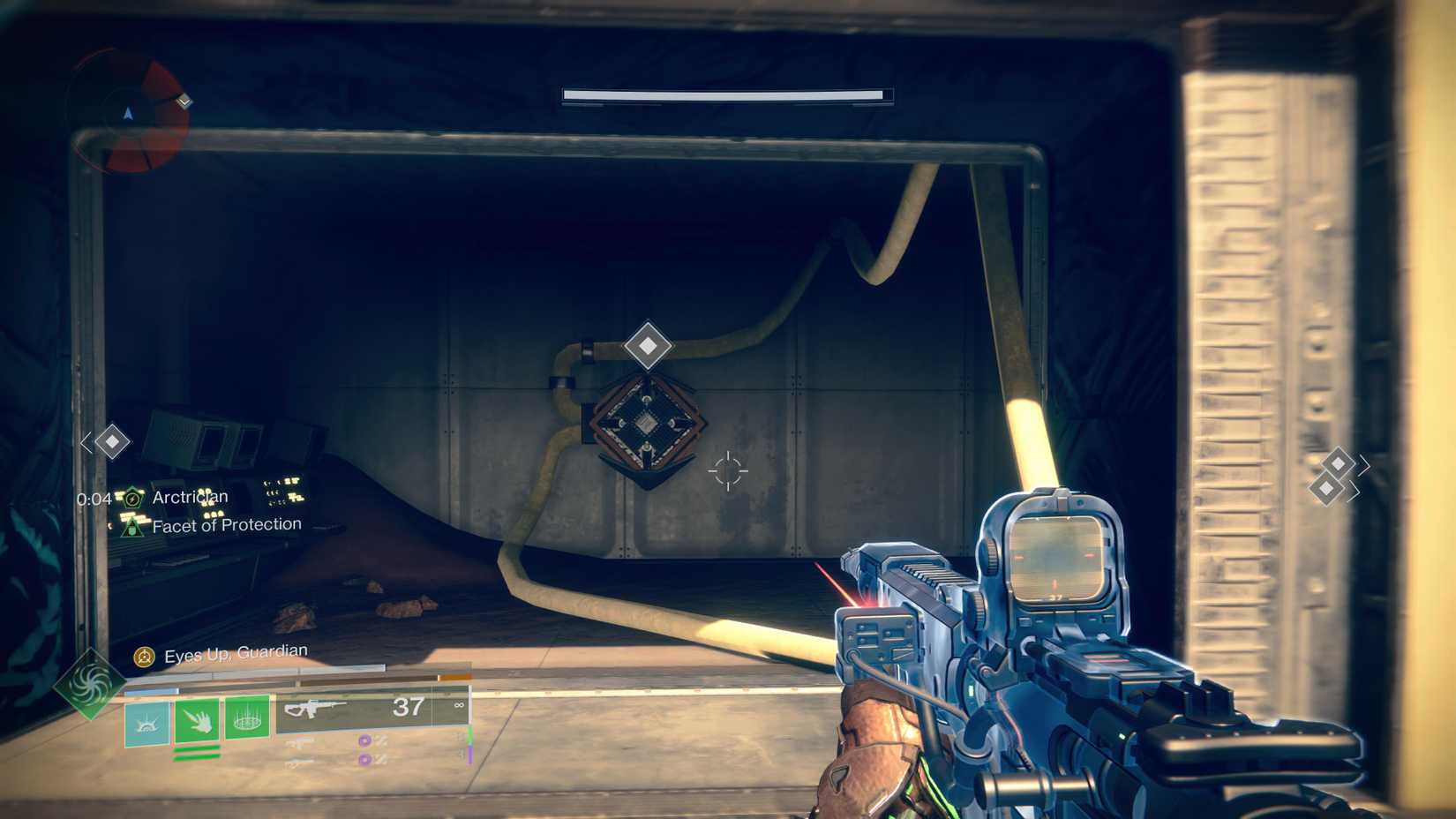Viewport: 1456px width, 819px height.
Task: Click the compass arrow on the minimap
Action: [x=129, y=112]
